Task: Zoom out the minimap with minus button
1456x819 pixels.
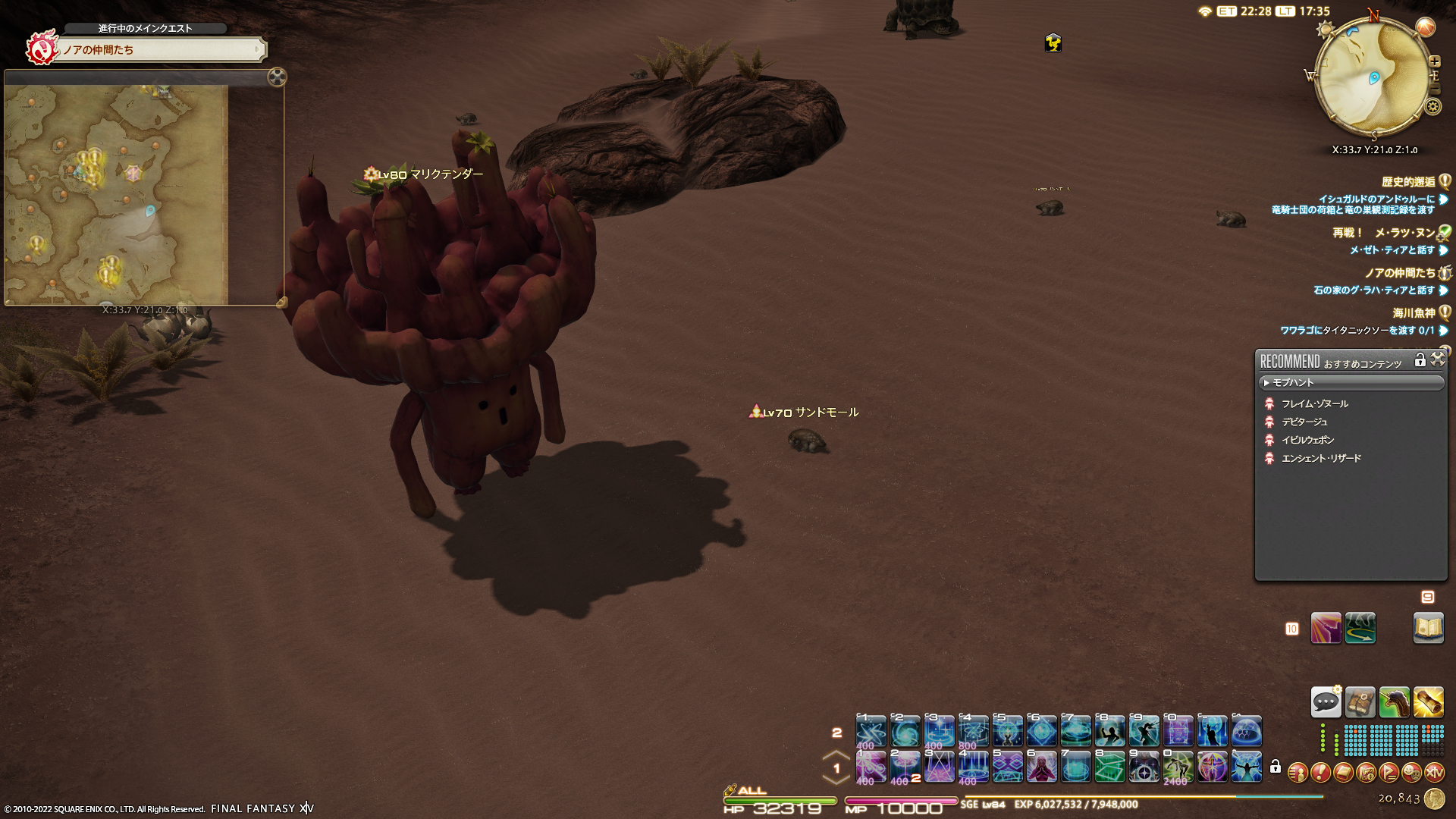Action: coord(1434,90)
